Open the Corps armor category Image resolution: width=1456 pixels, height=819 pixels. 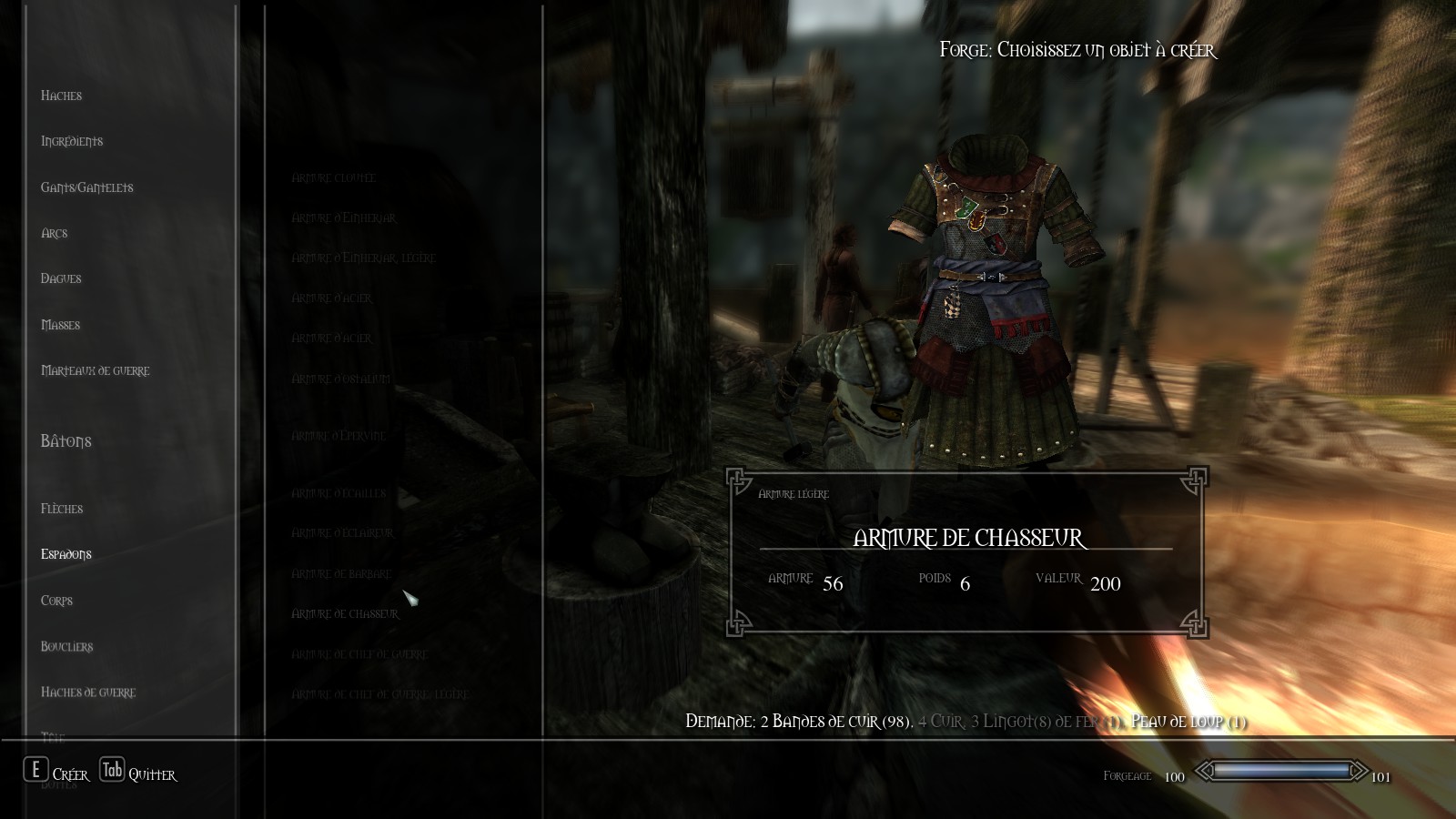coord(56,601)
